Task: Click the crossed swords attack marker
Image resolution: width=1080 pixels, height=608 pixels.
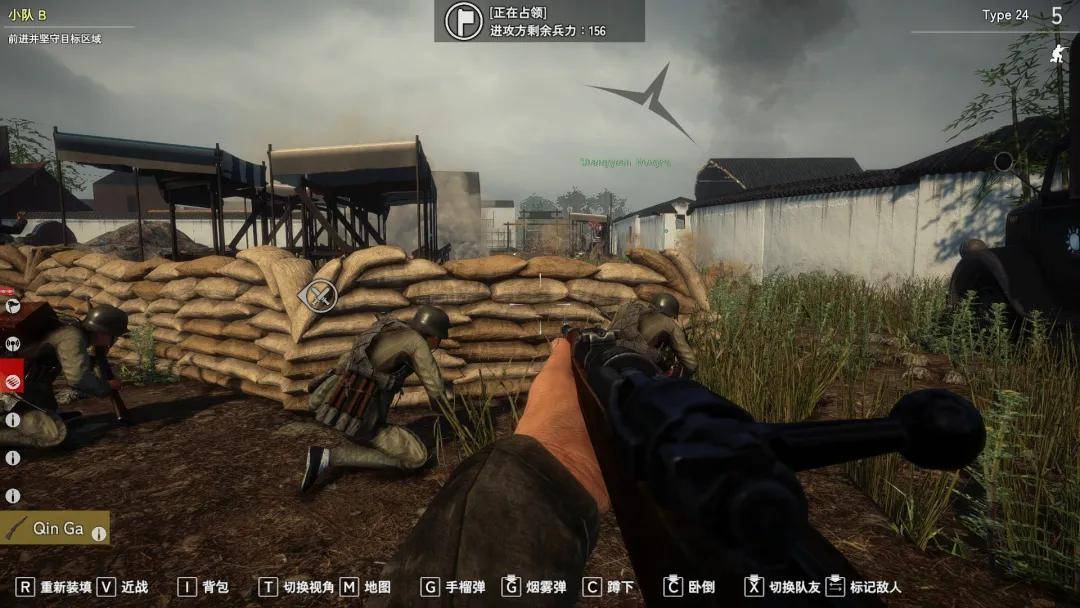Action: coord(319,295)
